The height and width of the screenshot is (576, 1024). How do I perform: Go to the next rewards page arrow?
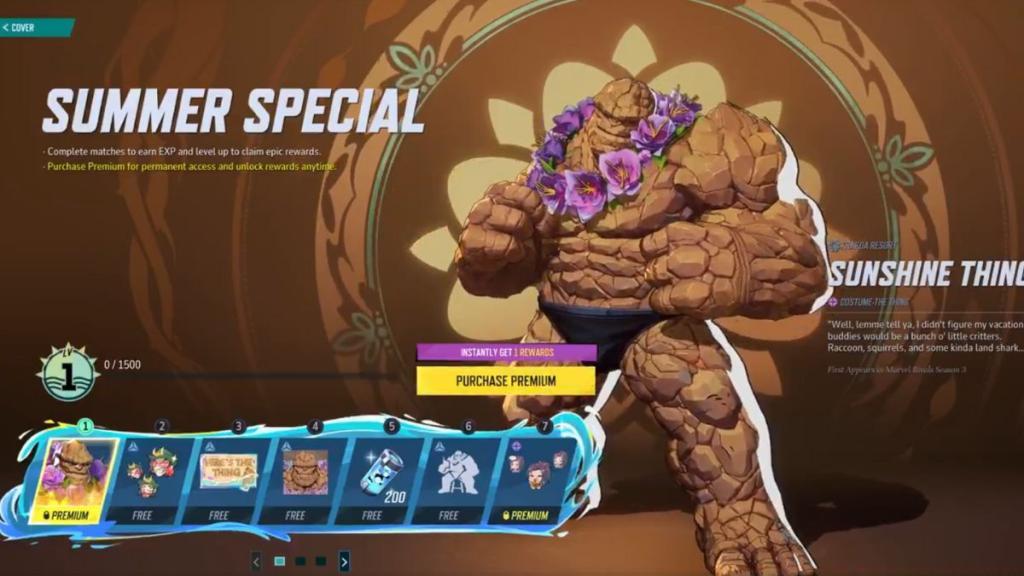tap(344, 561)
